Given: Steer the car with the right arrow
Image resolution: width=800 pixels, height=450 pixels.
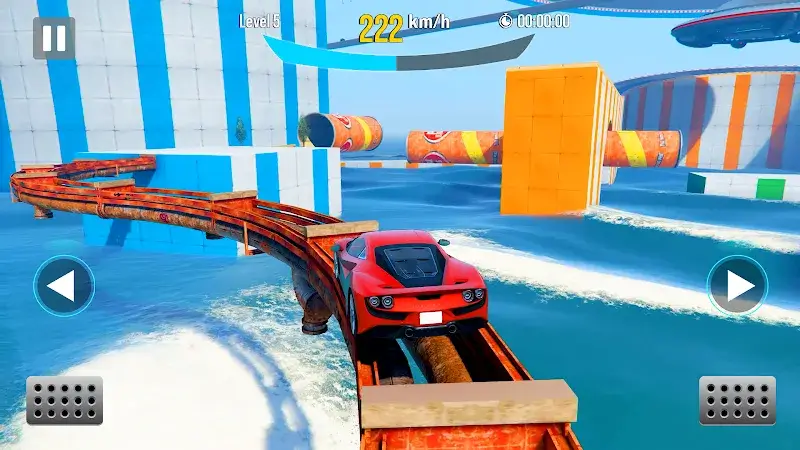Looking at the screenshot, I should pos(737,286).
